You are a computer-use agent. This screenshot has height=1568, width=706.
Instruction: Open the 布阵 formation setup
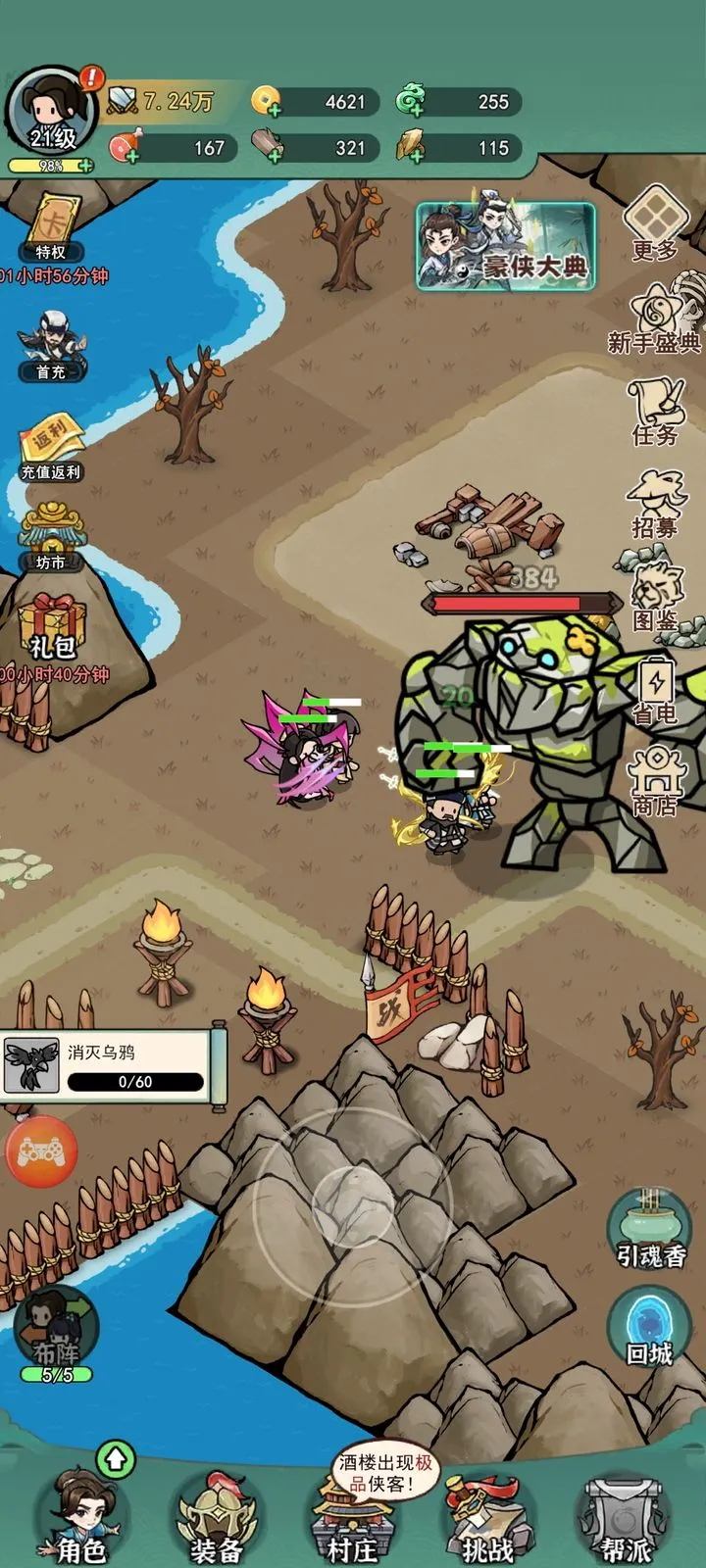point(56,1333)
